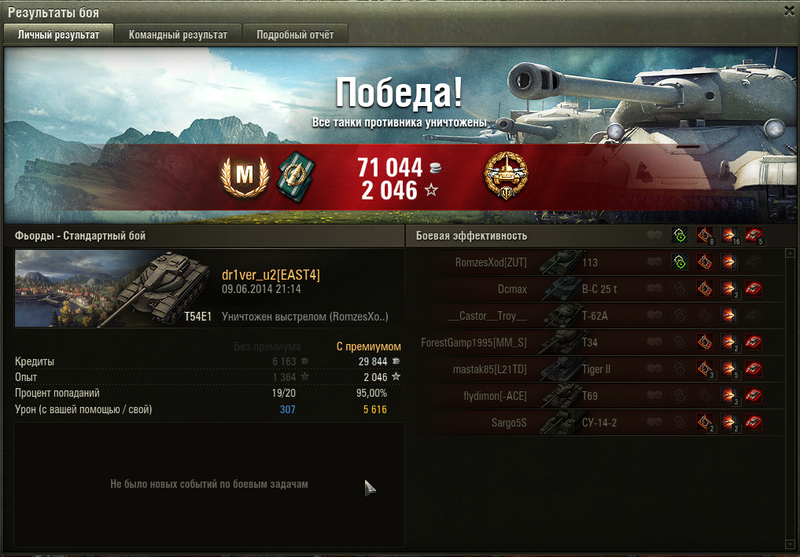Open the Командный результат tab
Viewport: 800px width, 557px height.
pyautogui.click(x=178, y=34)
